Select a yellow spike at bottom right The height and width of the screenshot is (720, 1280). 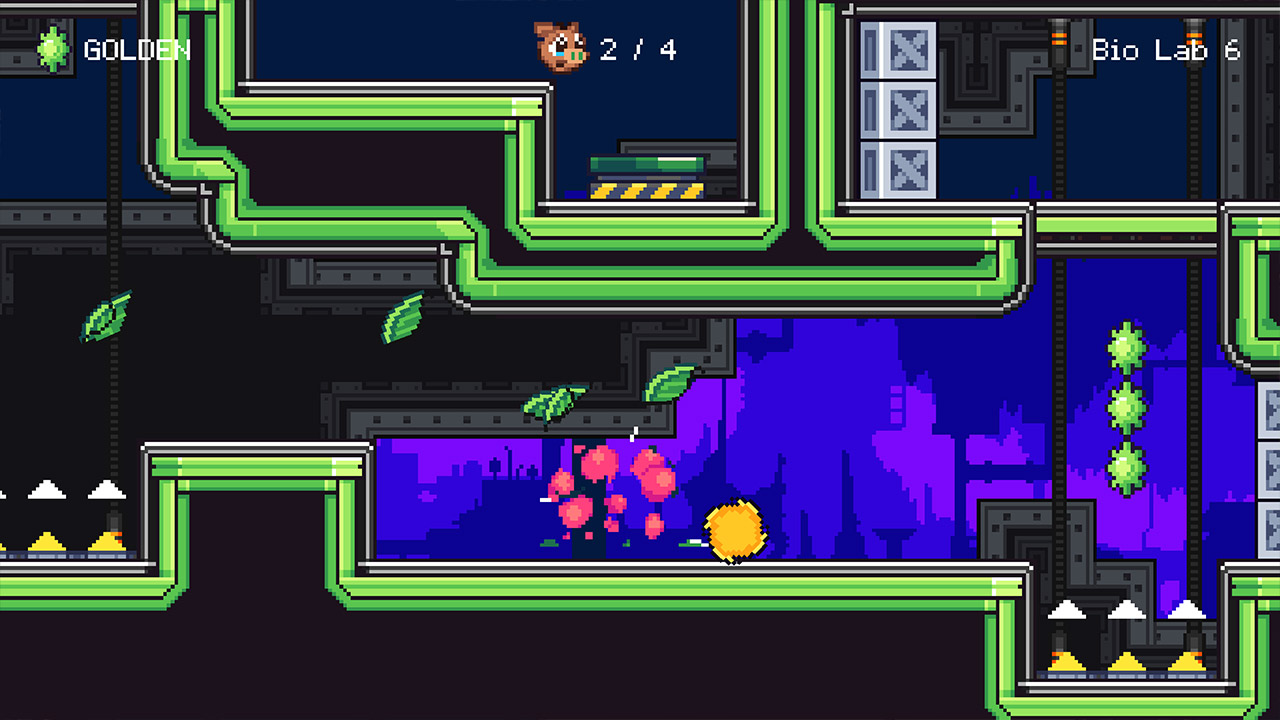pyautogui.click(x=1130, y=660)
